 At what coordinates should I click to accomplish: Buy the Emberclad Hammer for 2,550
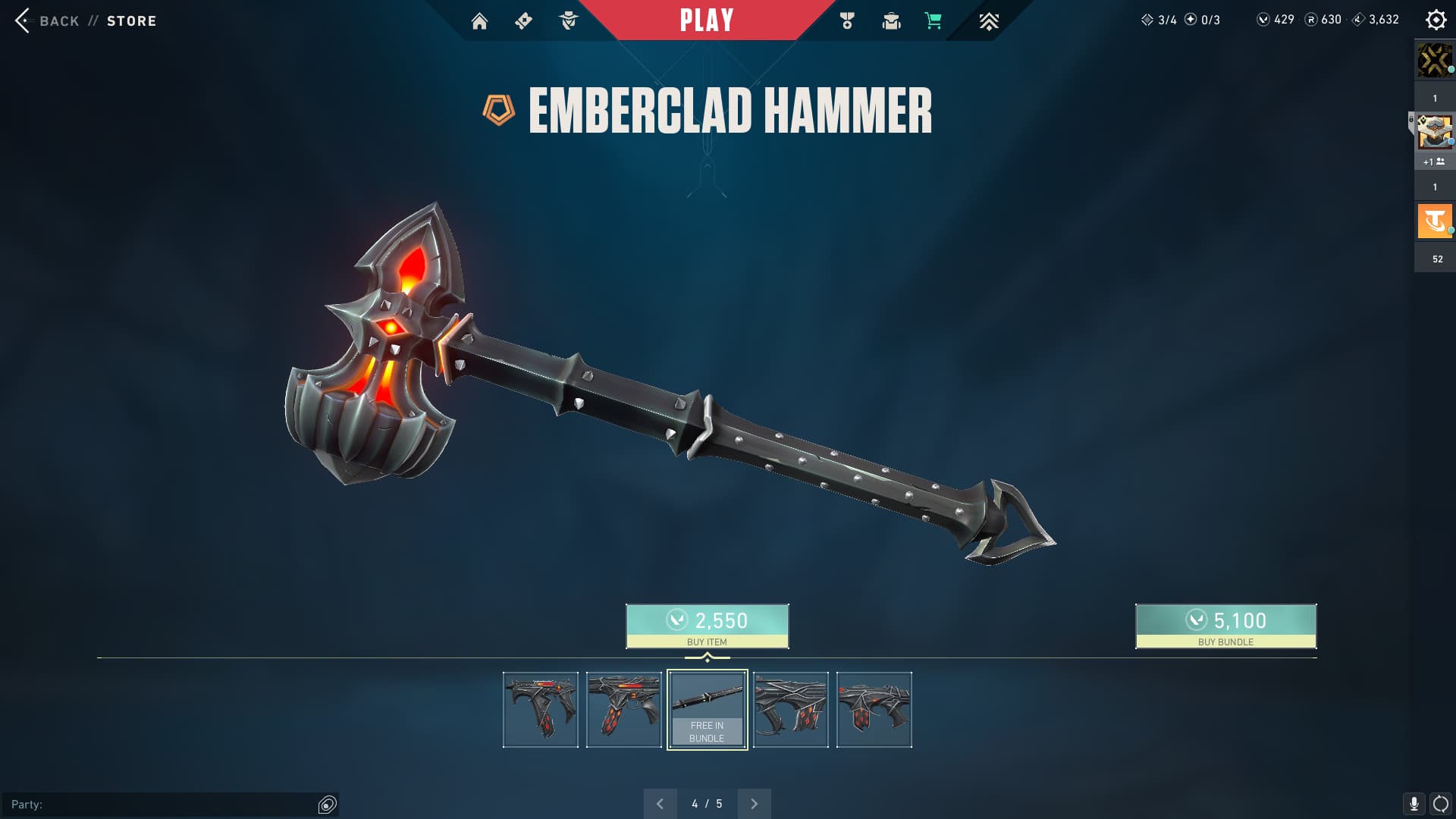tap(707, 626)
